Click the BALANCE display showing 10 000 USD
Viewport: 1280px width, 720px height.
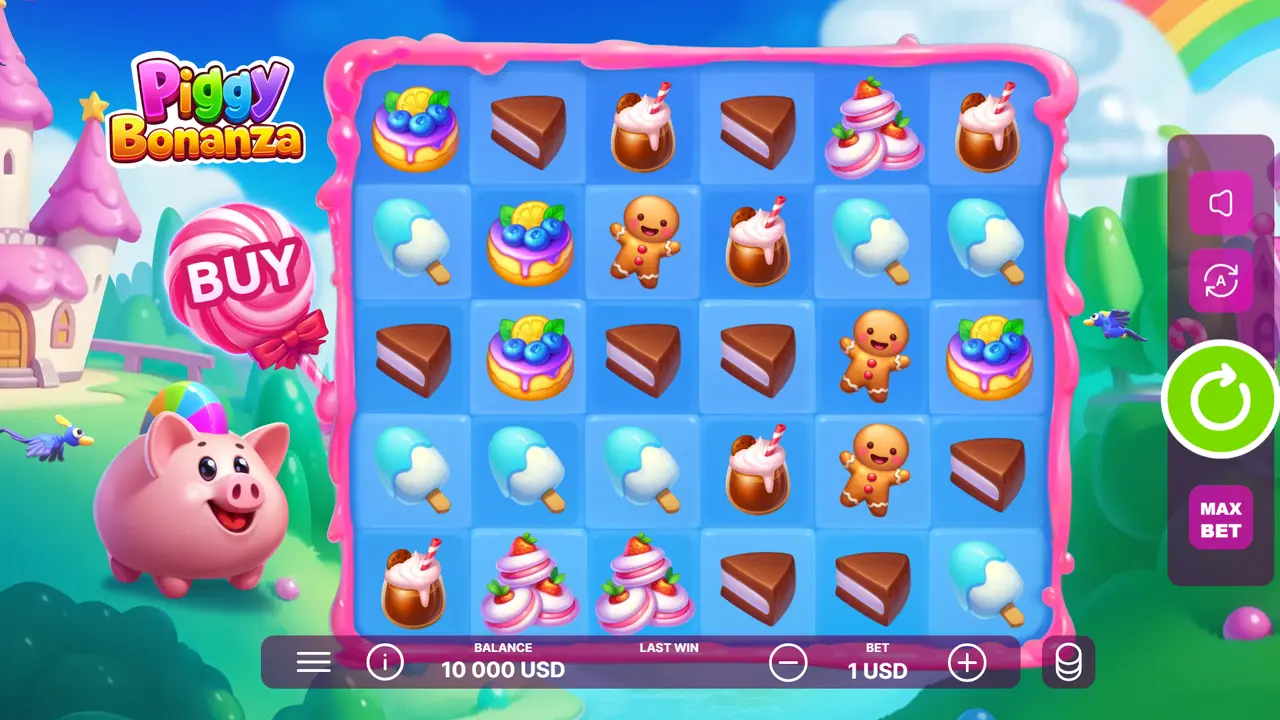(x=503, y=661)
